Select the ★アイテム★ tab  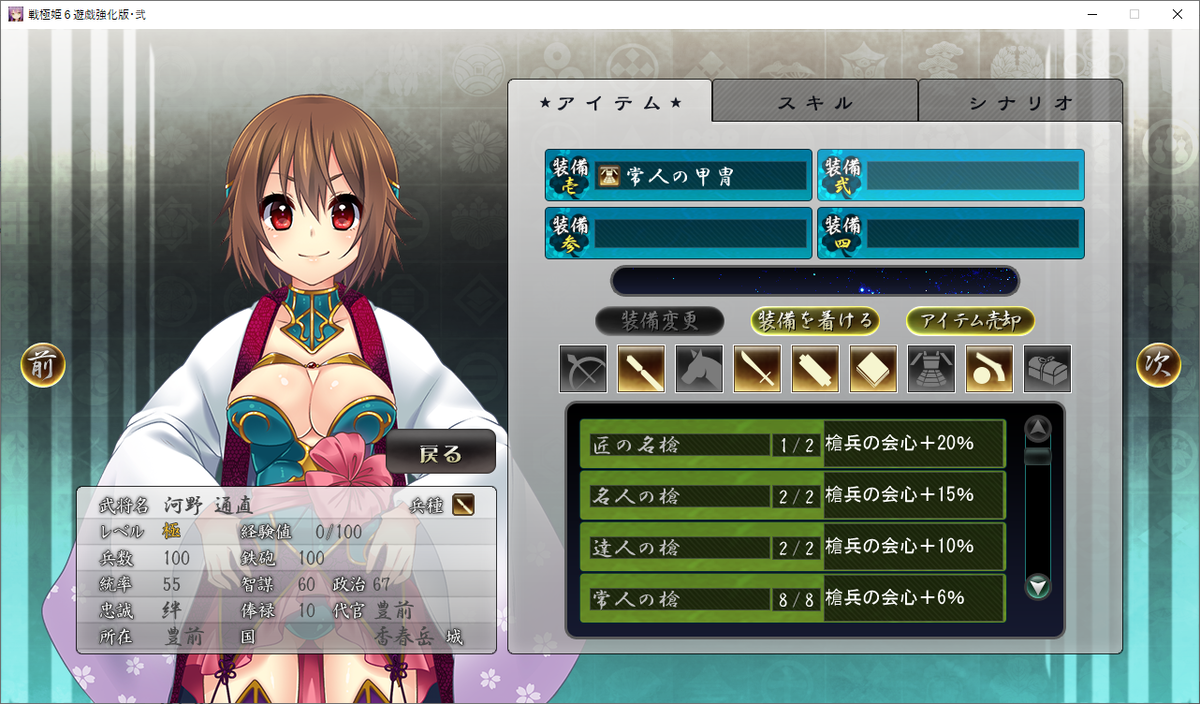point(610,103)
